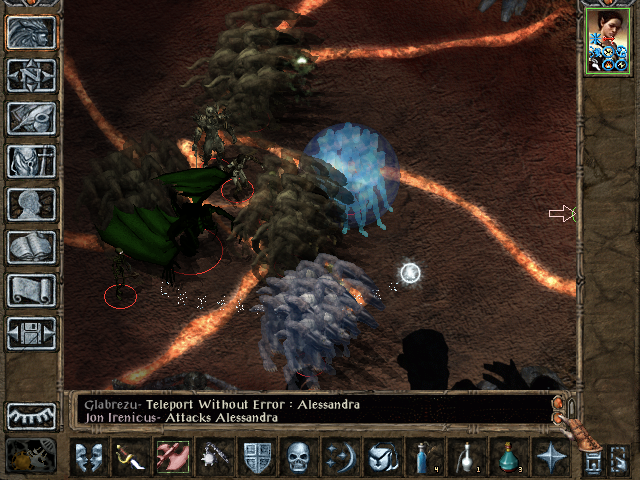Image resolution: width=640 pixels, height=480 pixels.
Task: Open the inventory screen
Action: point(32,161)
